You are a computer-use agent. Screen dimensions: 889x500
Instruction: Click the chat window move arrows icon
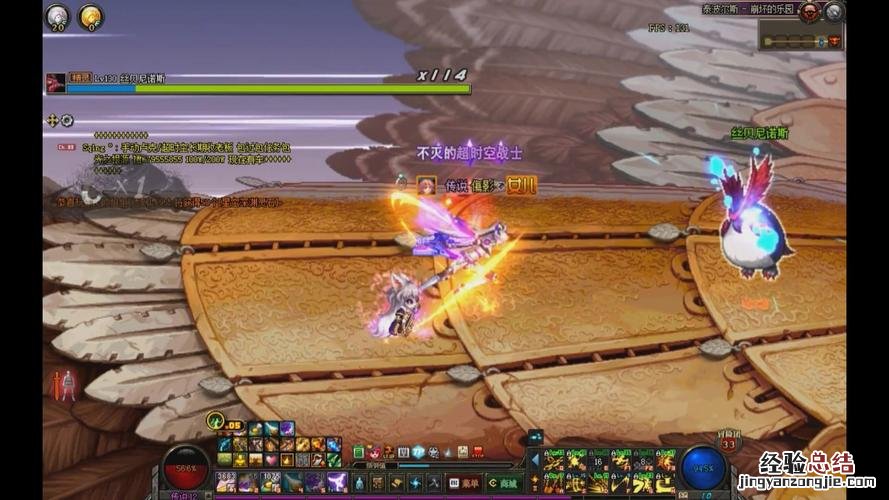[53, 121]
